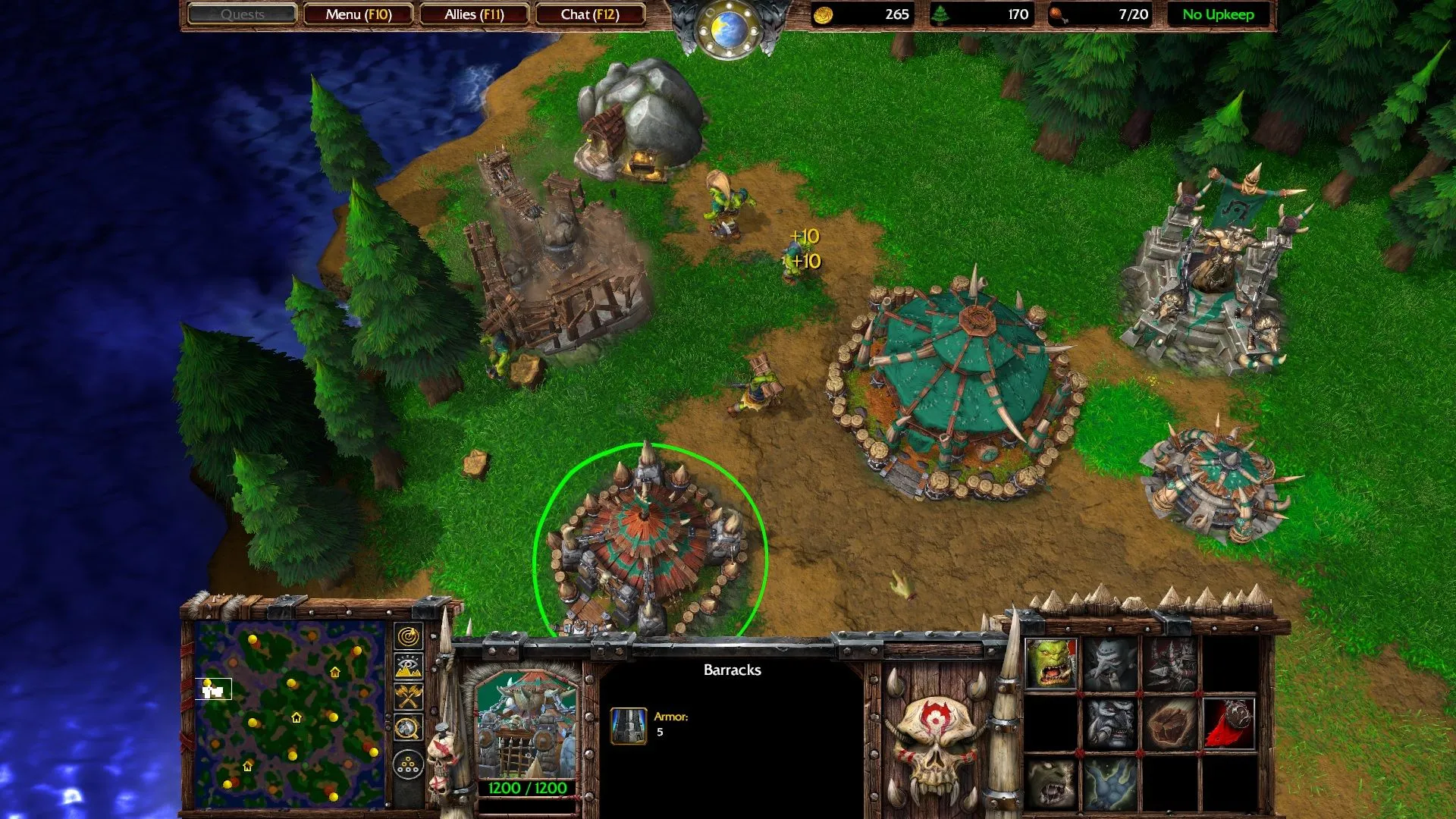Open the Menu (F10) button
Screen dimensions: 1456x819
tap(359, 14)
